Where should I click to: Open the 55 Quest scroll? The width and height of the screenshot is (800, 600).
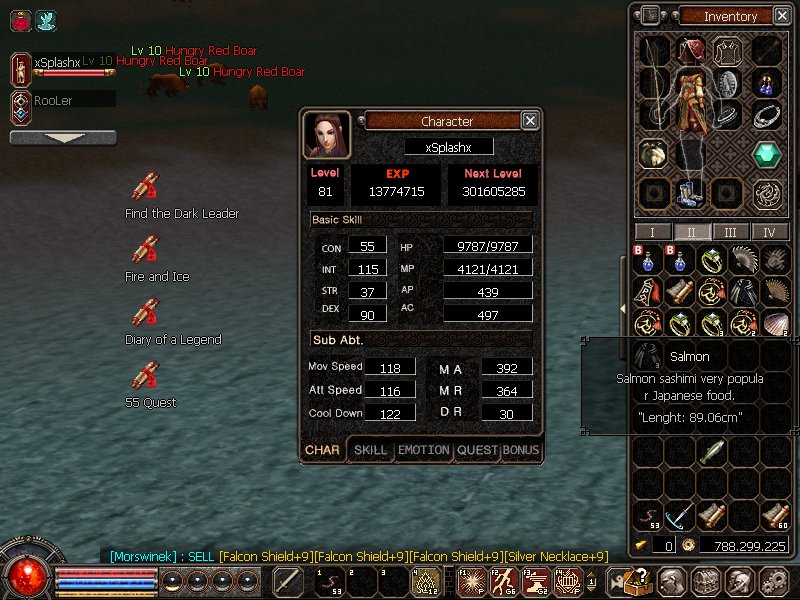pos(145,376)
